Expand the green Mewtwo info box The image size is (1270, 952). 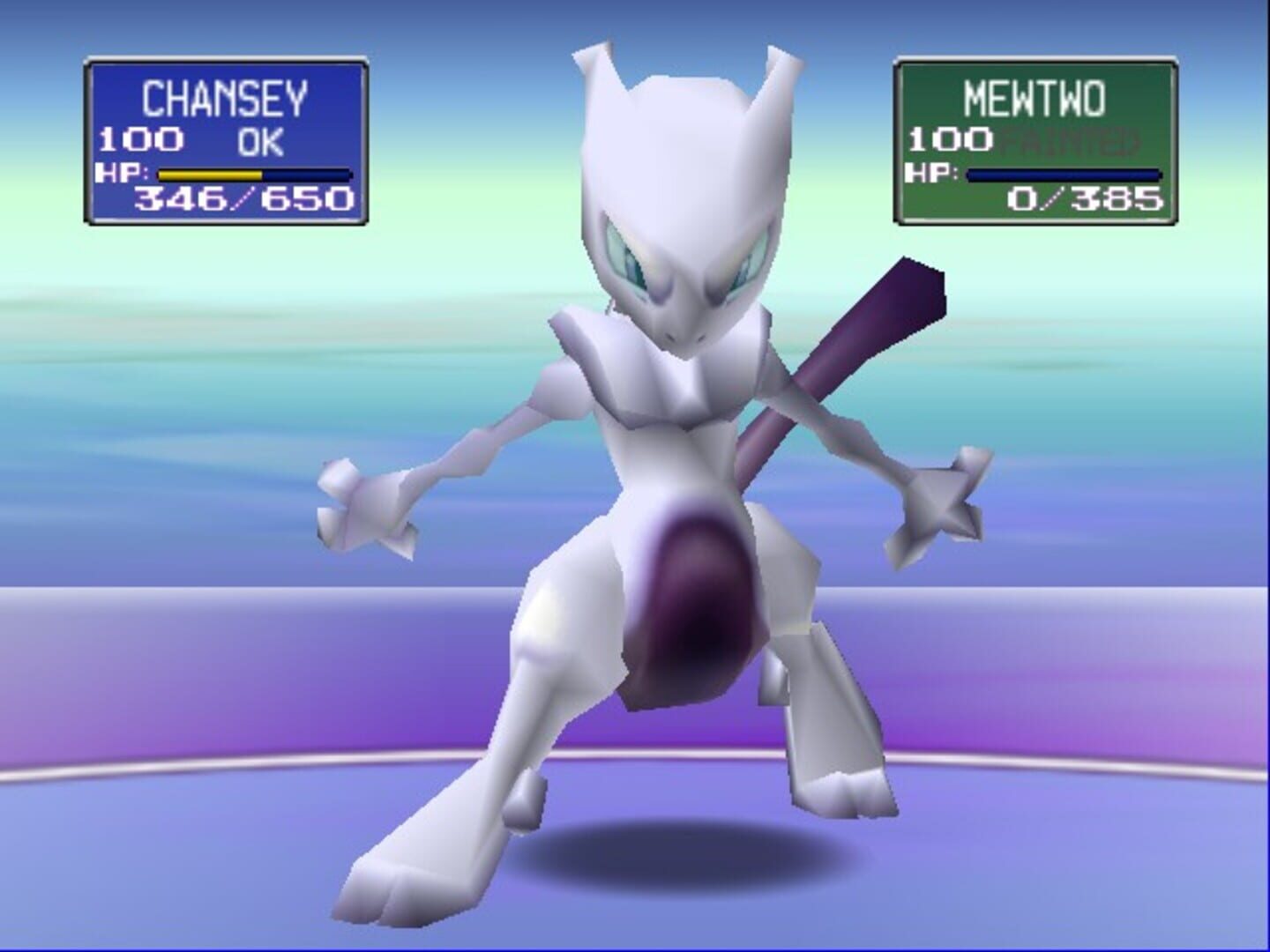pyautogui.click(x=1036, y=143)
